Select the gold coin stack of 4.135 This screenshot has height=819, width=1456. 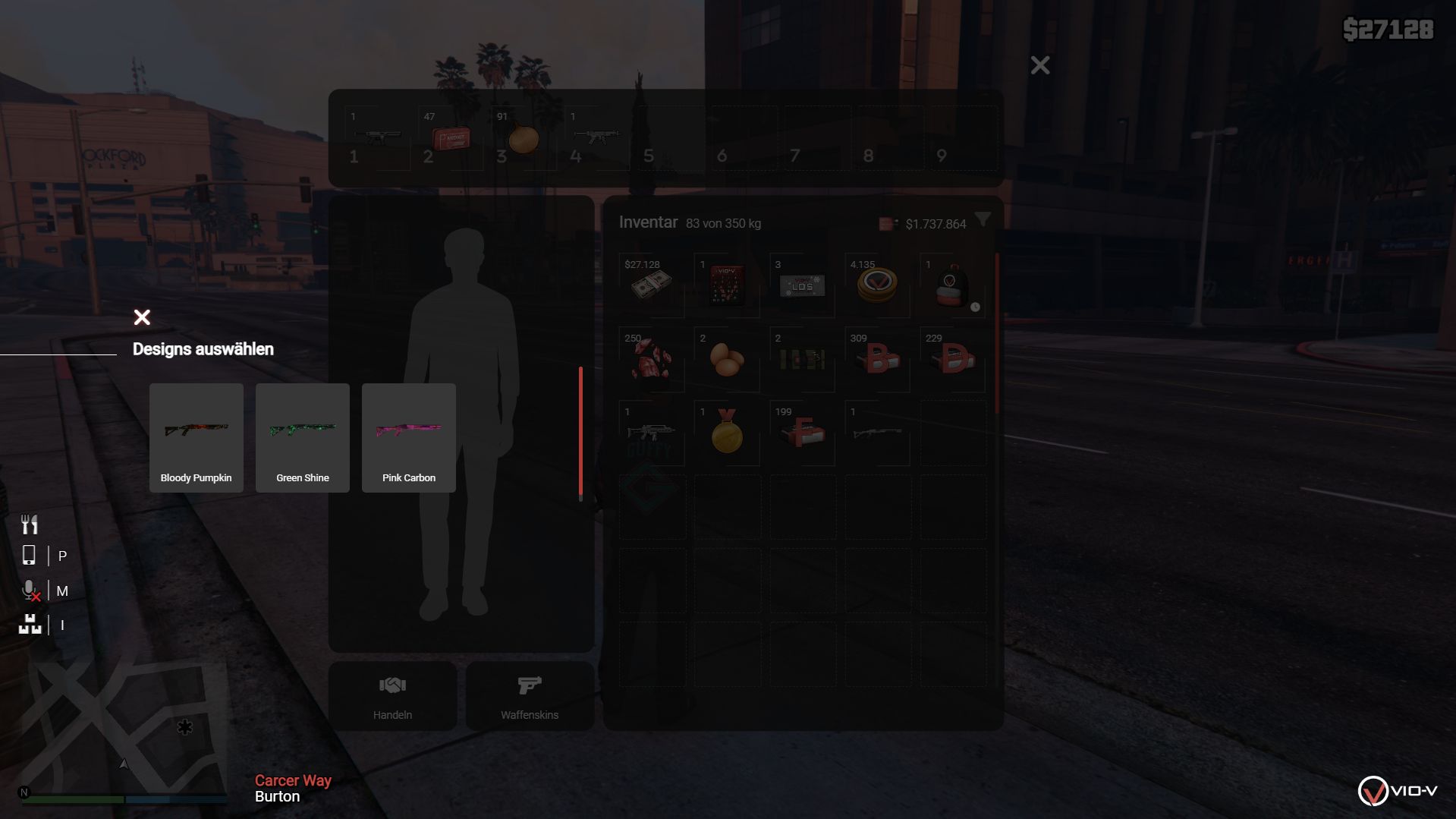click(x=876, y=285)
